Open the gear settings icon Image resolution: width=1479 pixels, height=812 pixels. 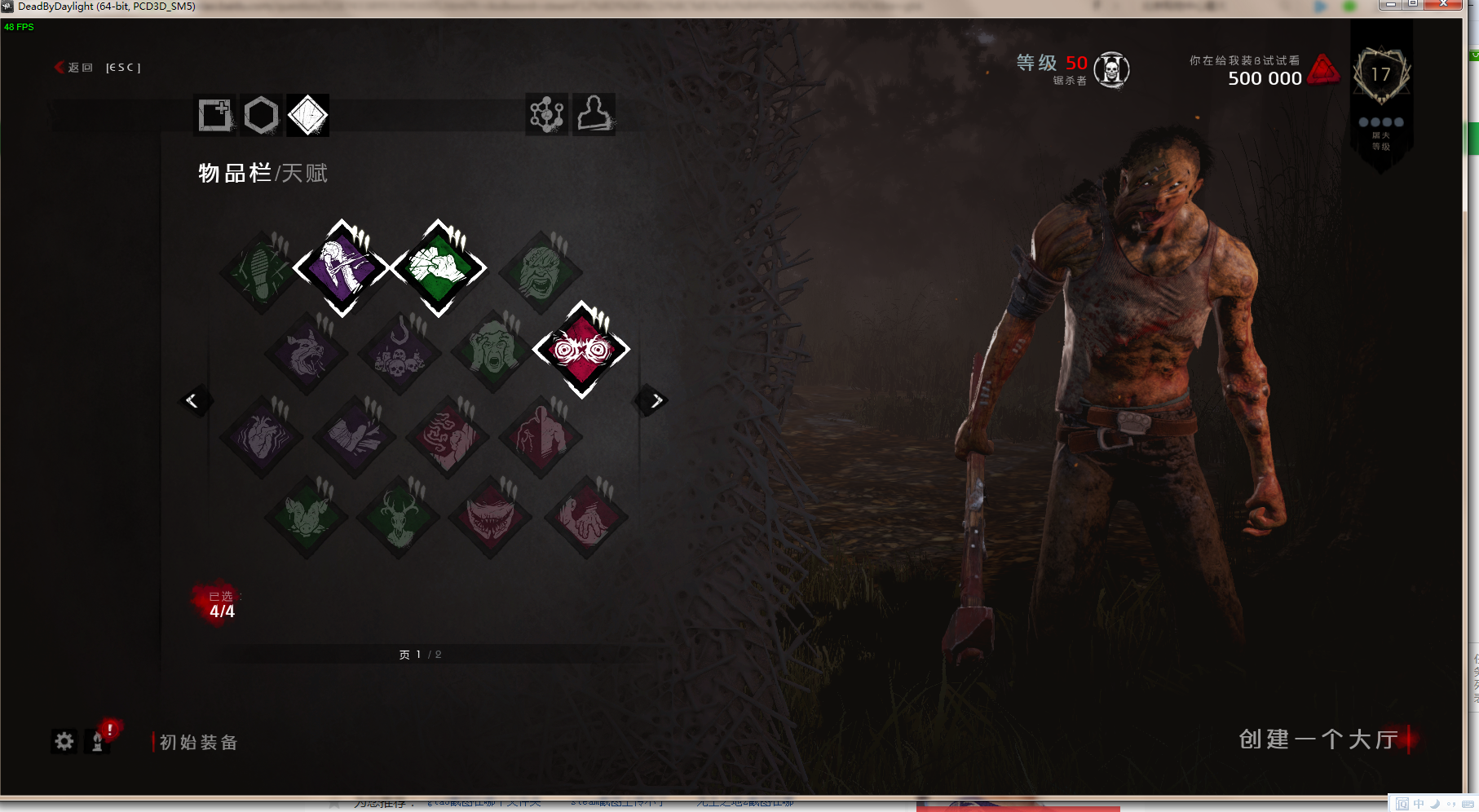64,741
